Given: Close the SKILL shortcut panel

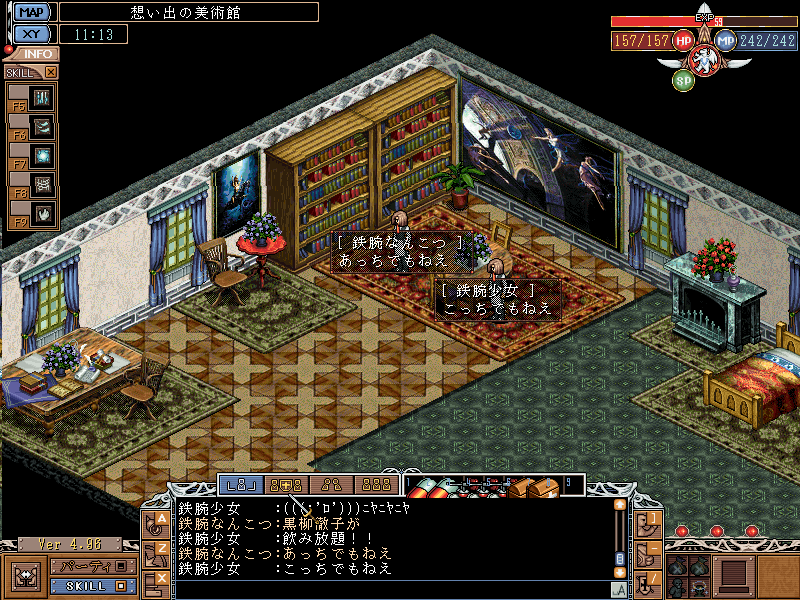Looking at the screenshot, I should [51, 72].
